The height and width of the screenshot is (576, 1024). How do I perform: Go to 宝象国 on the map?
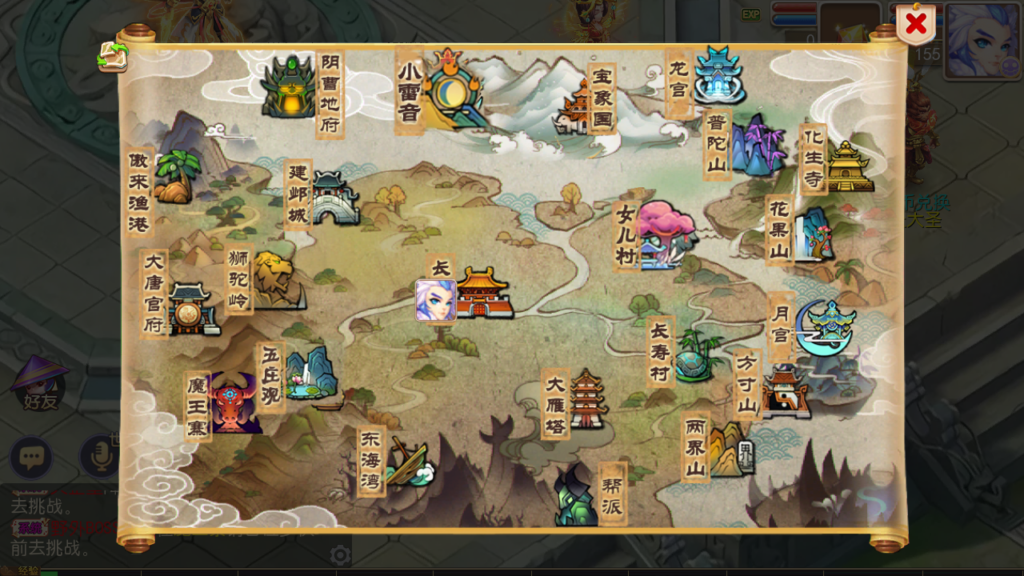(578, 108)
